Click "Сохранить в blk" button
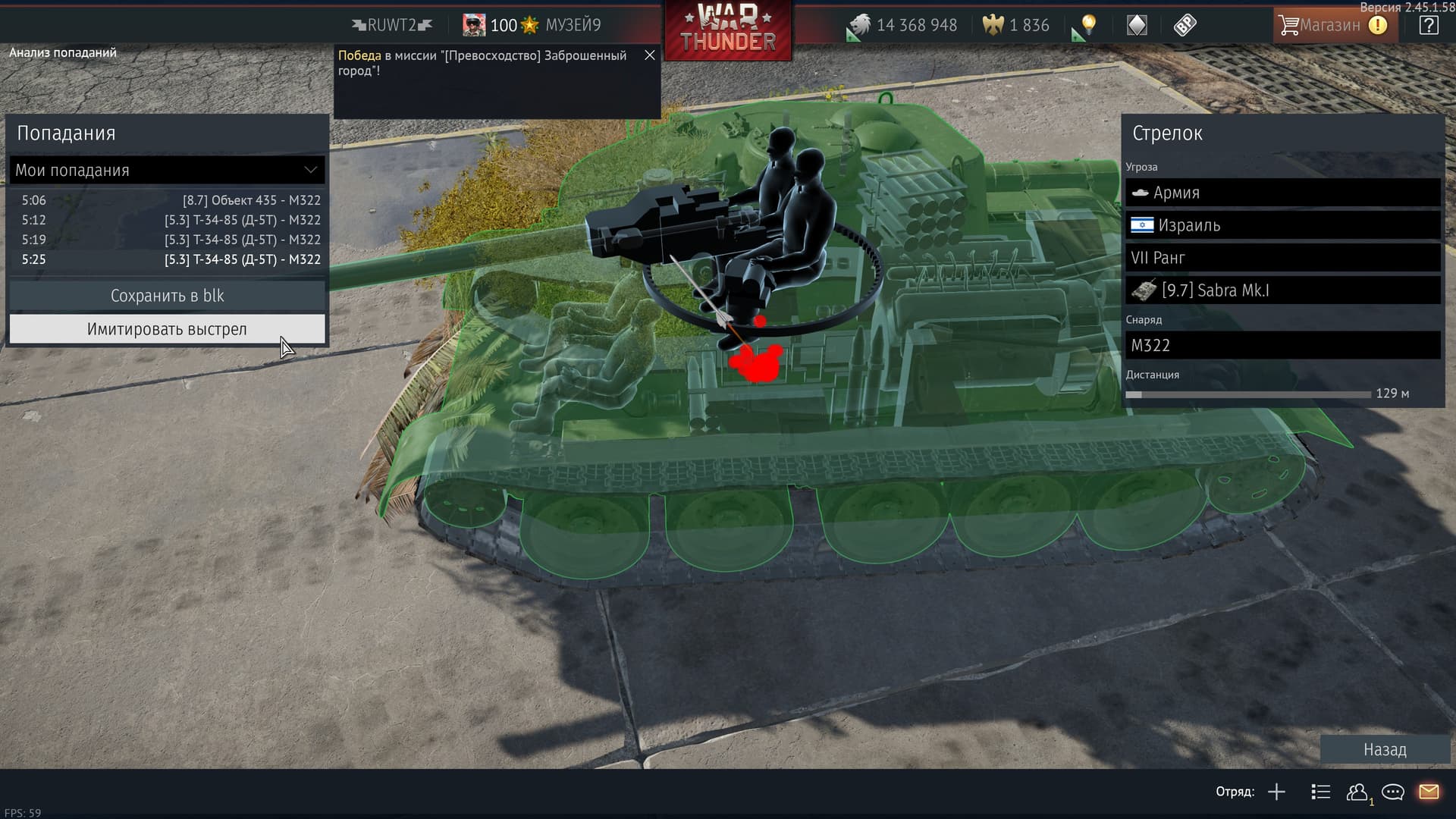 167,296
